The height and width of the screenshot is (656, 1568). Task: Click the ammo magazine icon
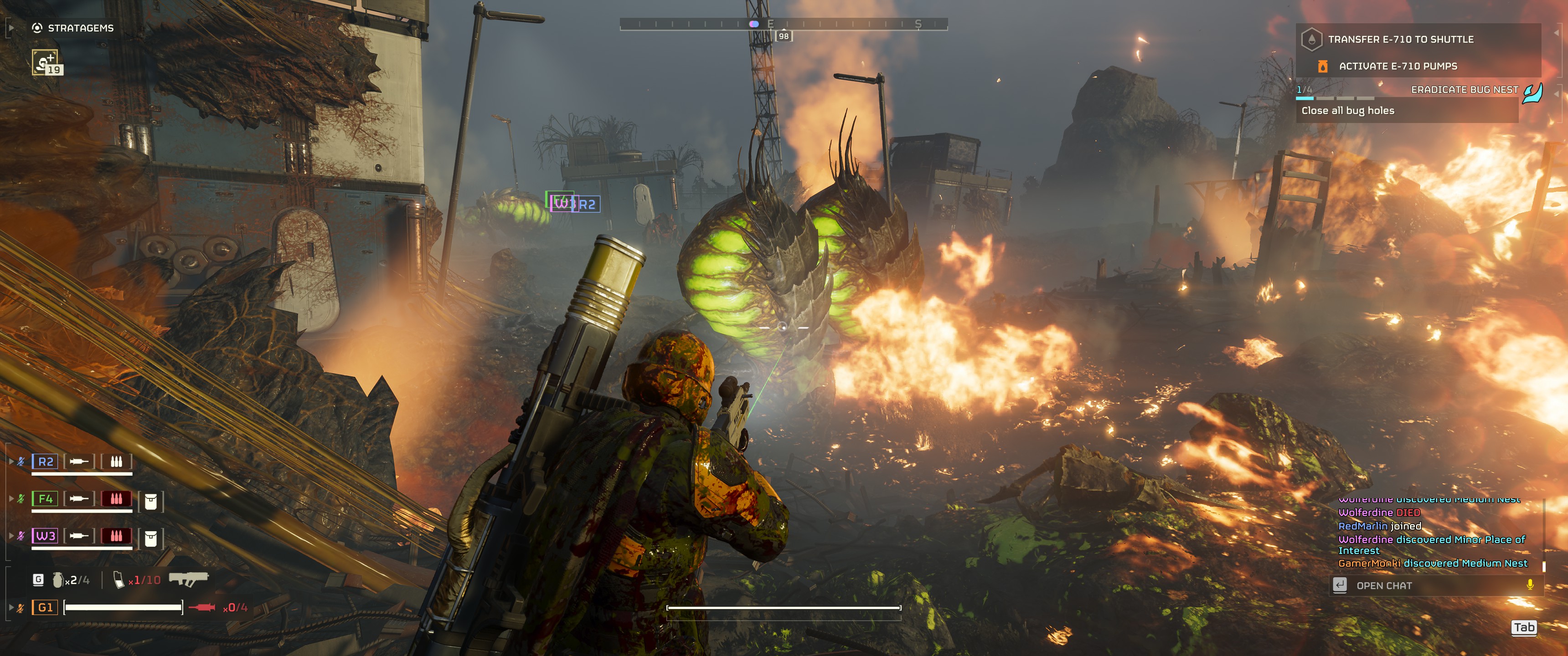119,580
